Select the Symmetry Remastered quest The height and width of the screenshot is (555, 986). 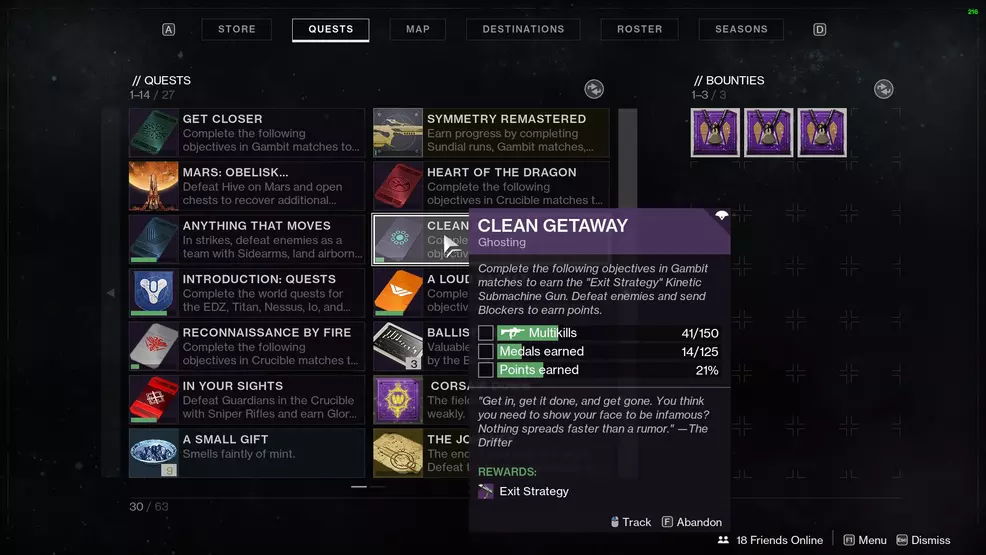point(491,133)
